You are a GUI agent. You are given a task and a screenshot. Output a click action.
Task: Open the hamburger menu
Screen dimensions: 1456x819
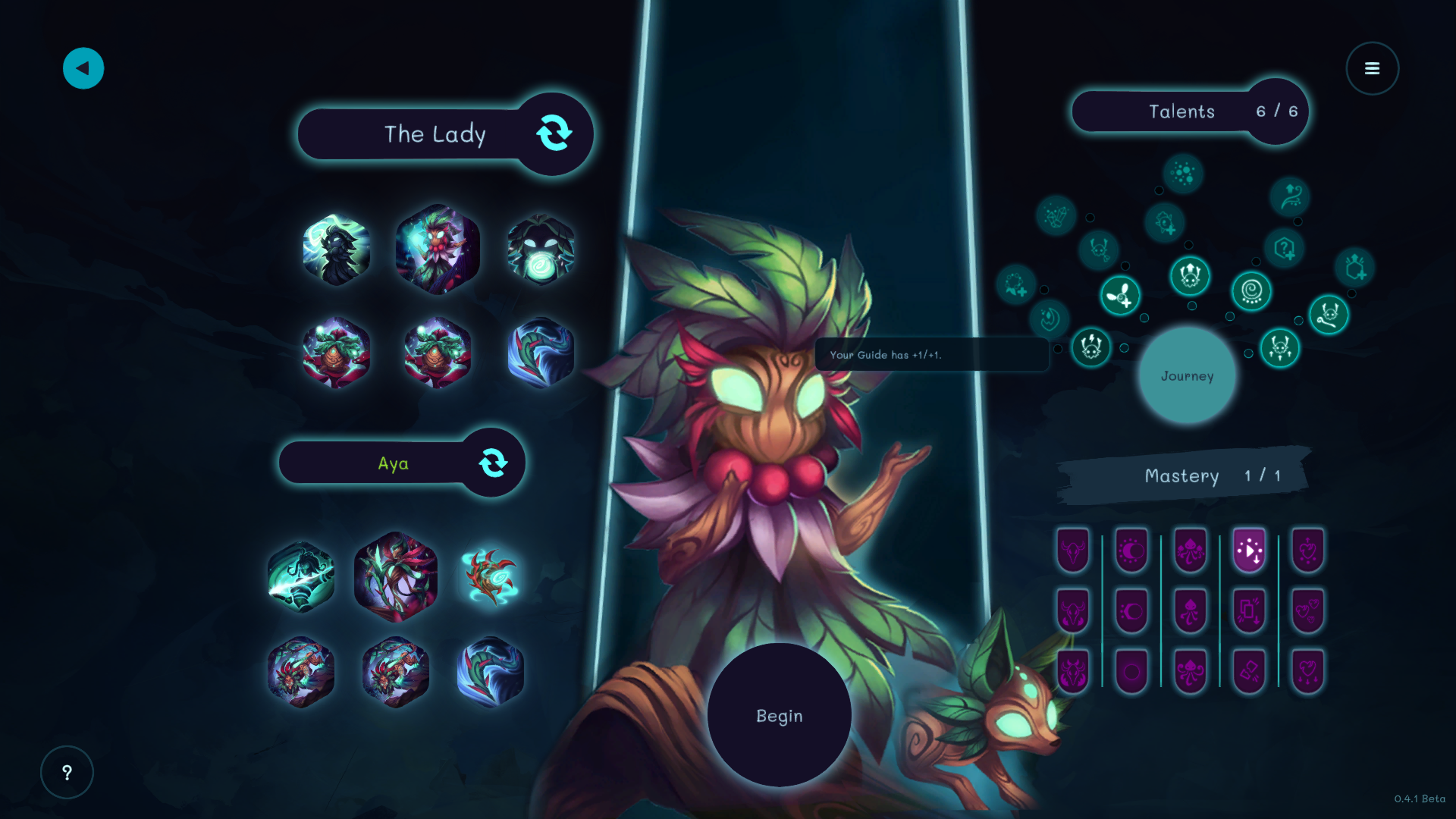[1372, 68]
